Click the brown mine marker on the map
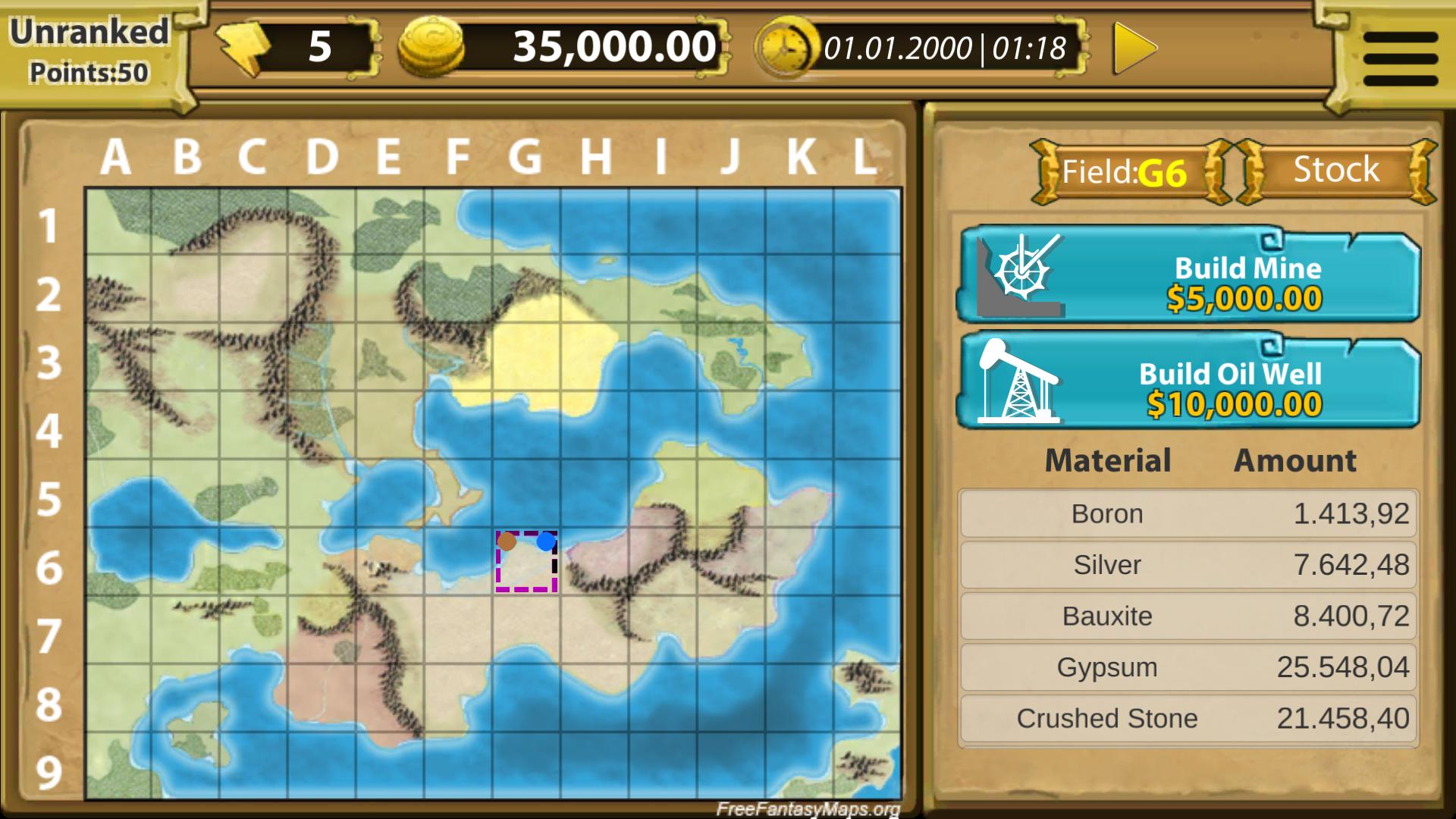Image resolution: width=1456 pixels, height=819 pixels. coord(507,542)
